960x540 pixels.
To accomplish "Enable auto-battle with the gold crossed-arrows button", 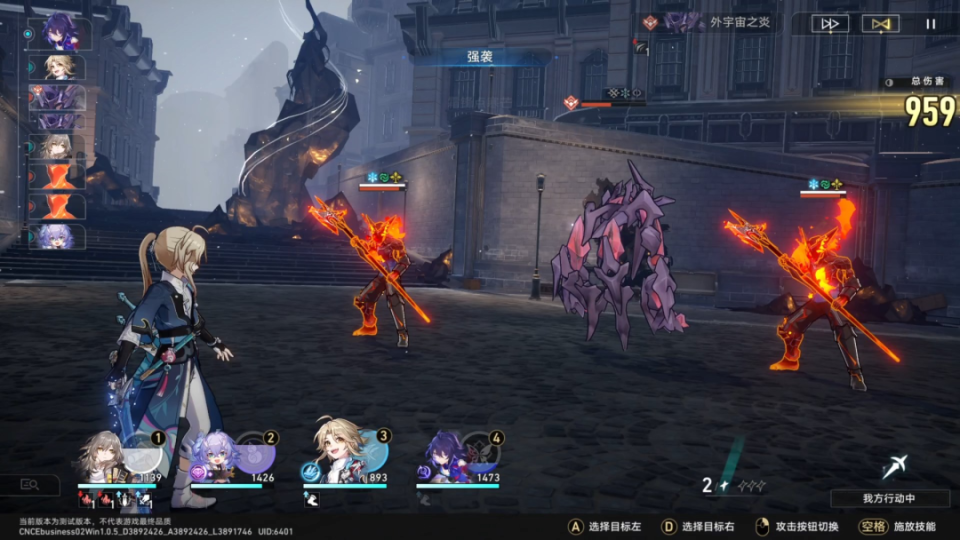I will [880, 24].
